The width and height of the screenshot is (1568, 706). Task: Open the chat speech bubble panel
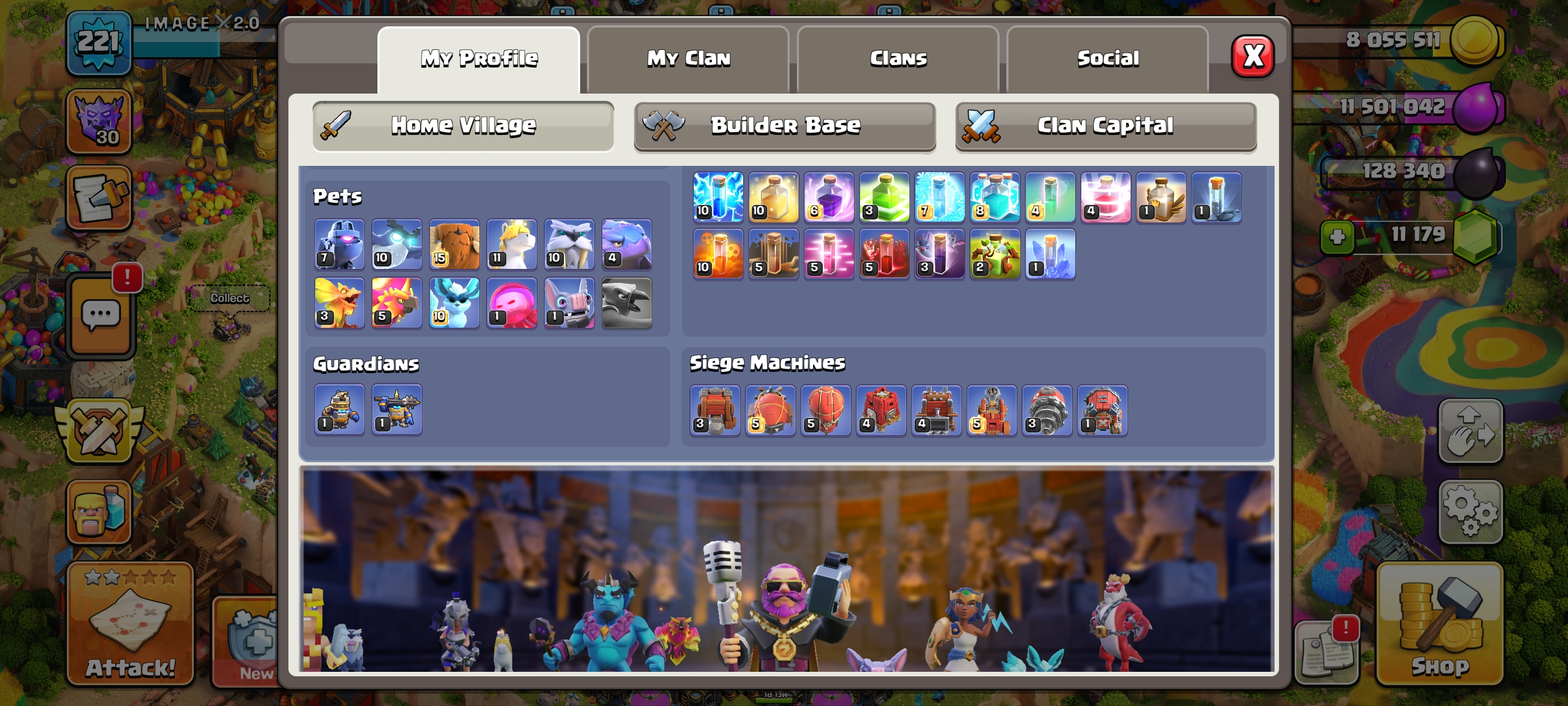click(x=101, y=315)
